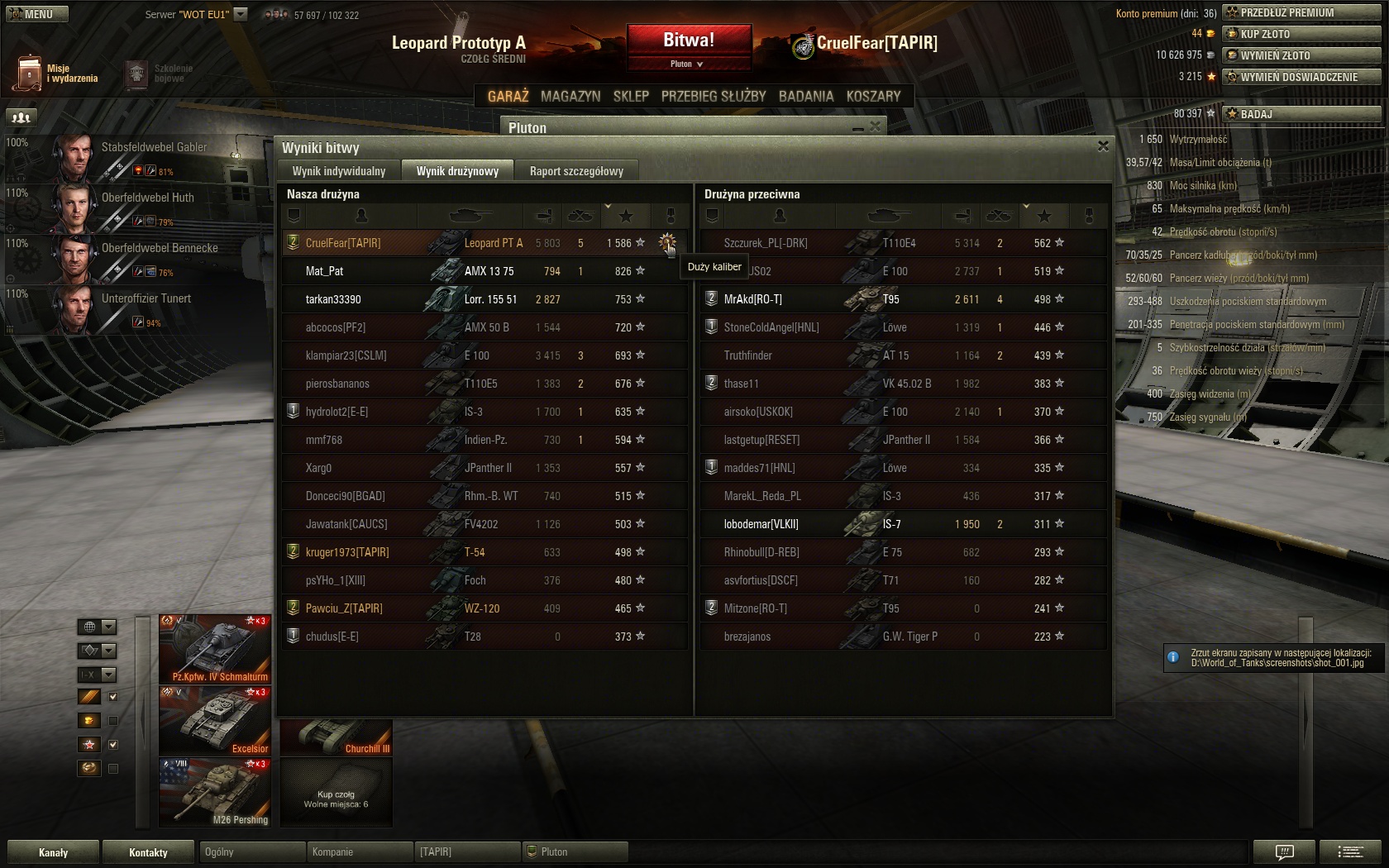Open the MENU button
The width and height of the screenshot is (1389, 868).
click(37, 14)
